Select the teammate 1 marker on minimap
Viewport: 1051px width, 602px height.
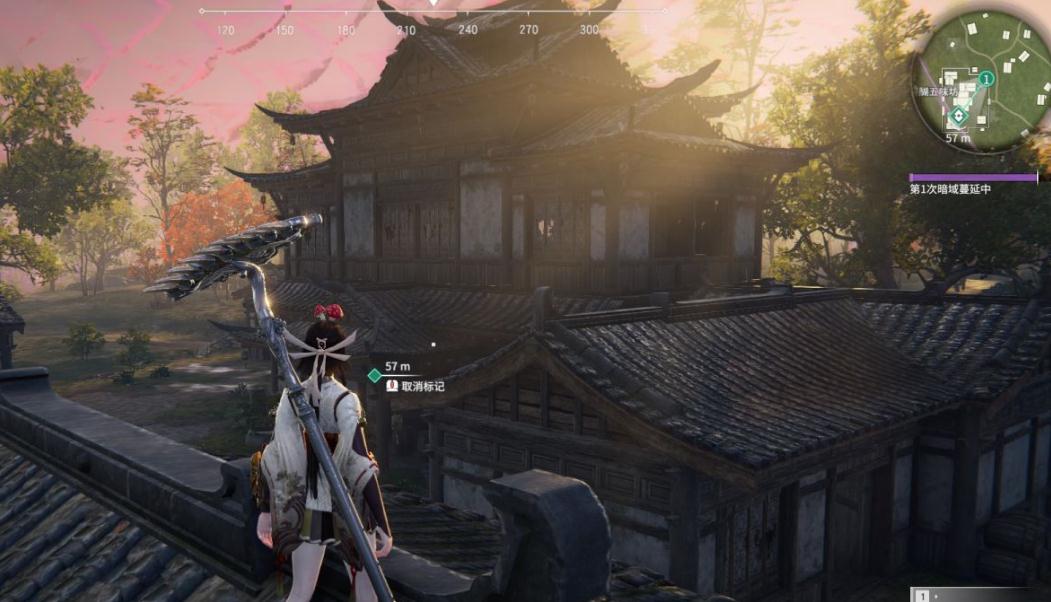[x=986, y=78]
